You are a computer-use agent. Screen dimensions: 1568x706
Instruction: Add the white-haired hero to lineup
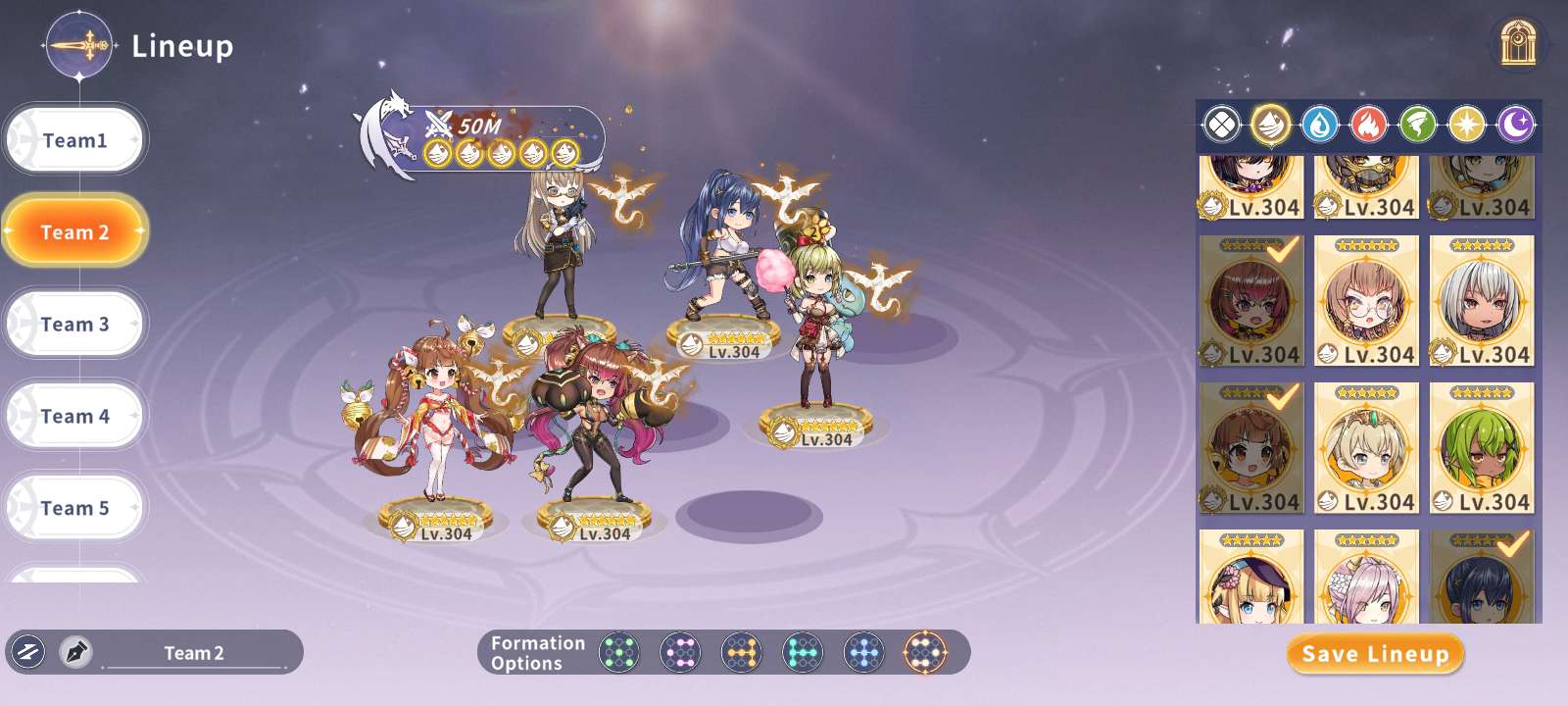point(1482,301)
